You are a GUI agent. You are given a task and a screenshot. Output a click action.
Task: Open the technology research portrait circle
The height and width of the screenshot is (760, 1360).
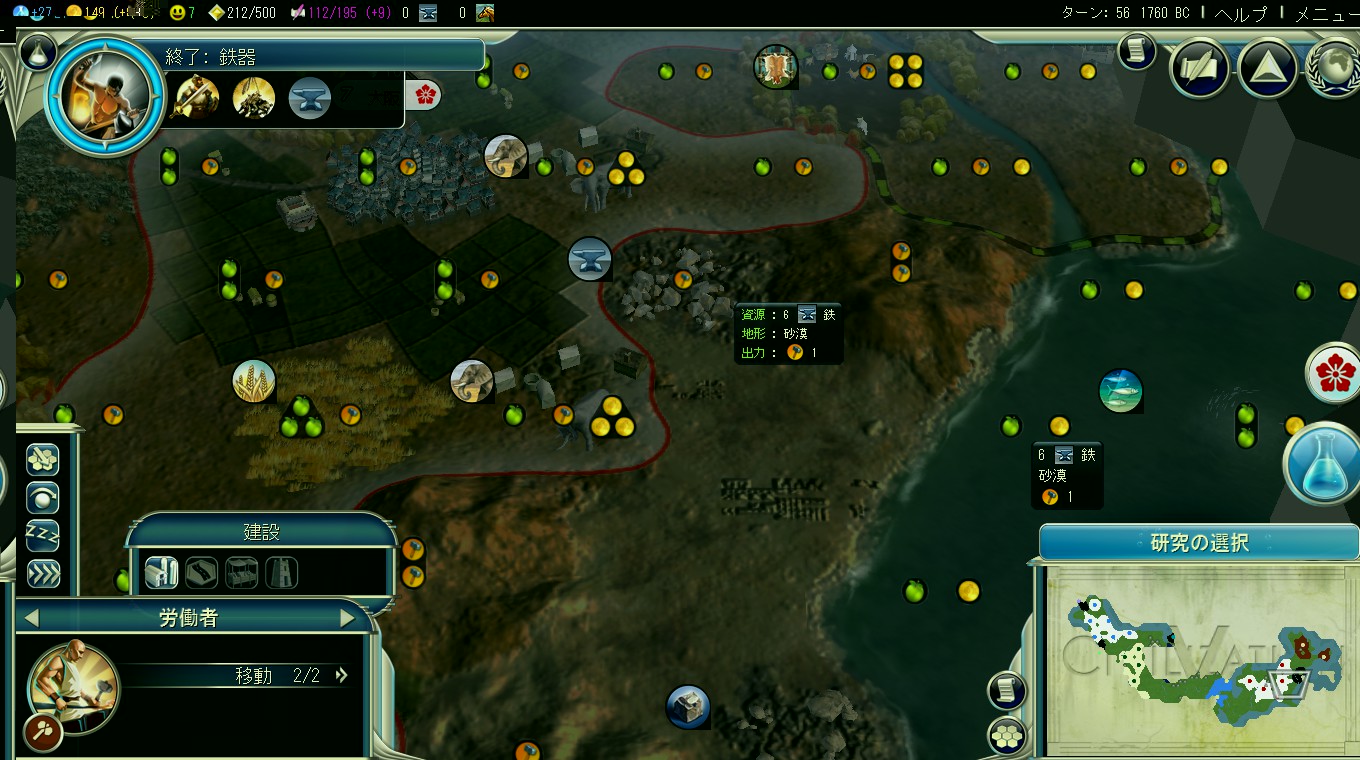[105, 96]
